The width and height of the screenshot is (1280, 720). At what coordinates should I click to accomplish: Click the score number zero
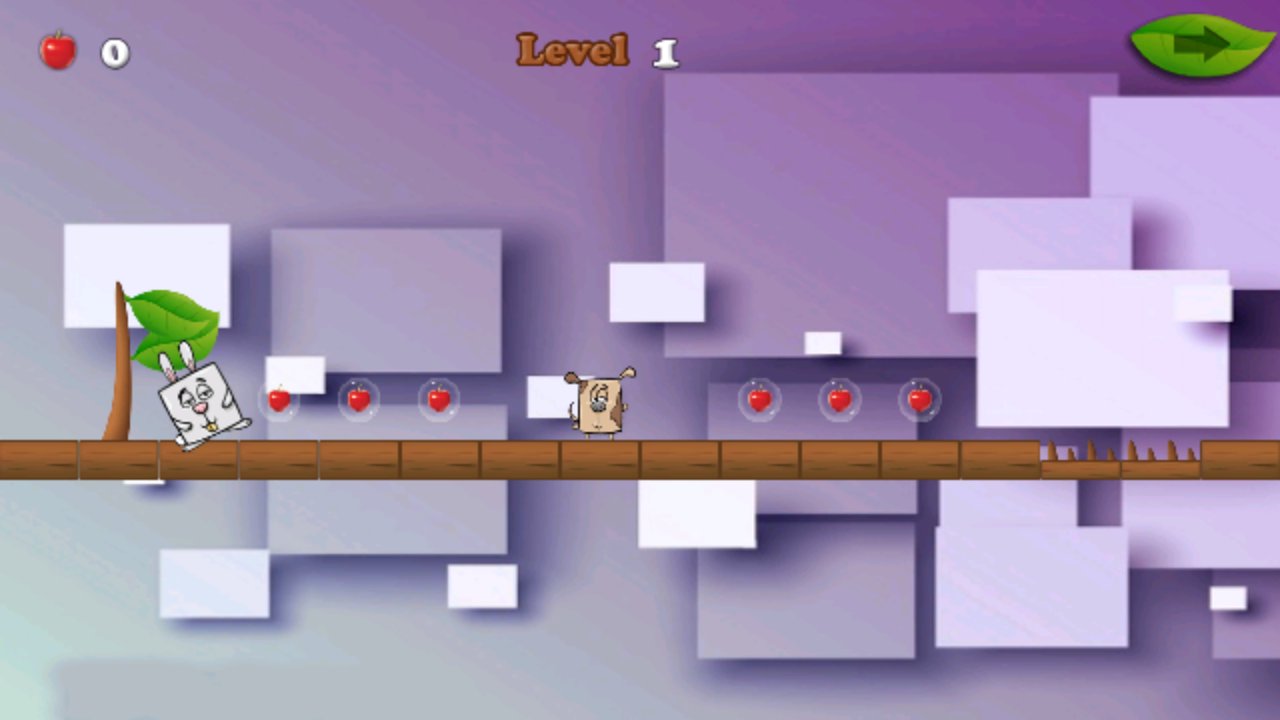pos(113,54)
